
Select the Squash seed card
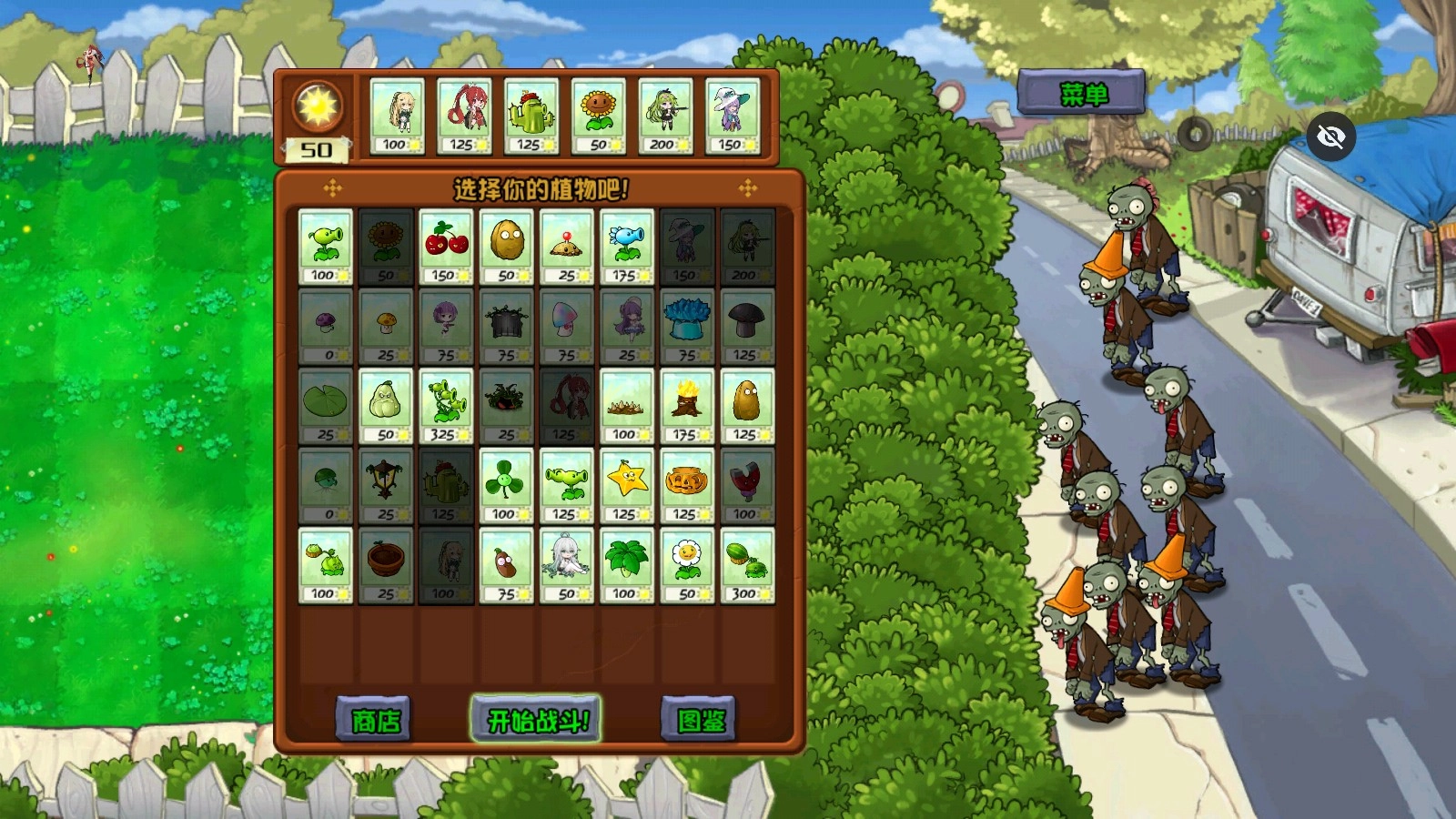pos(386,406)
